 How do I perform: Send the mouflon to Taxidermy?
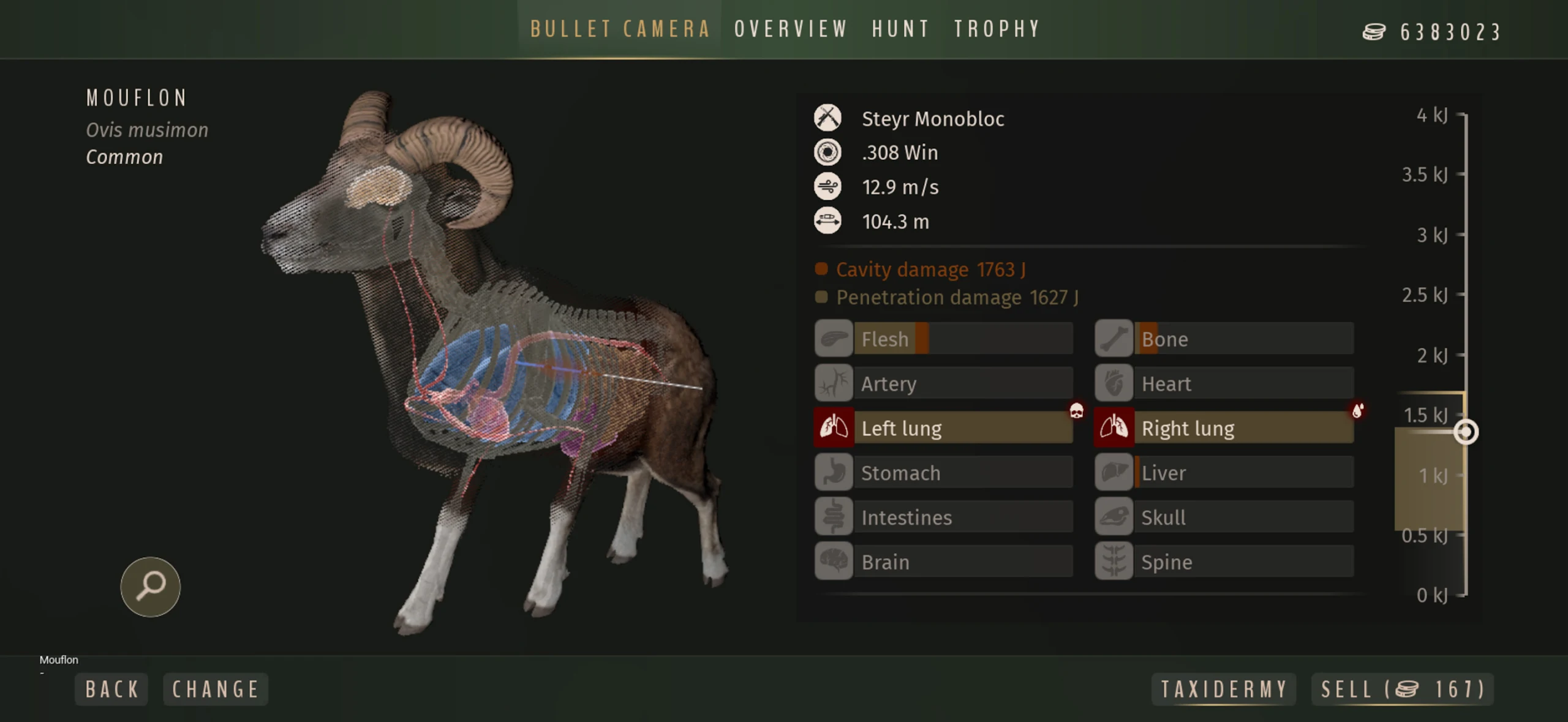(x=1224, y=690)
